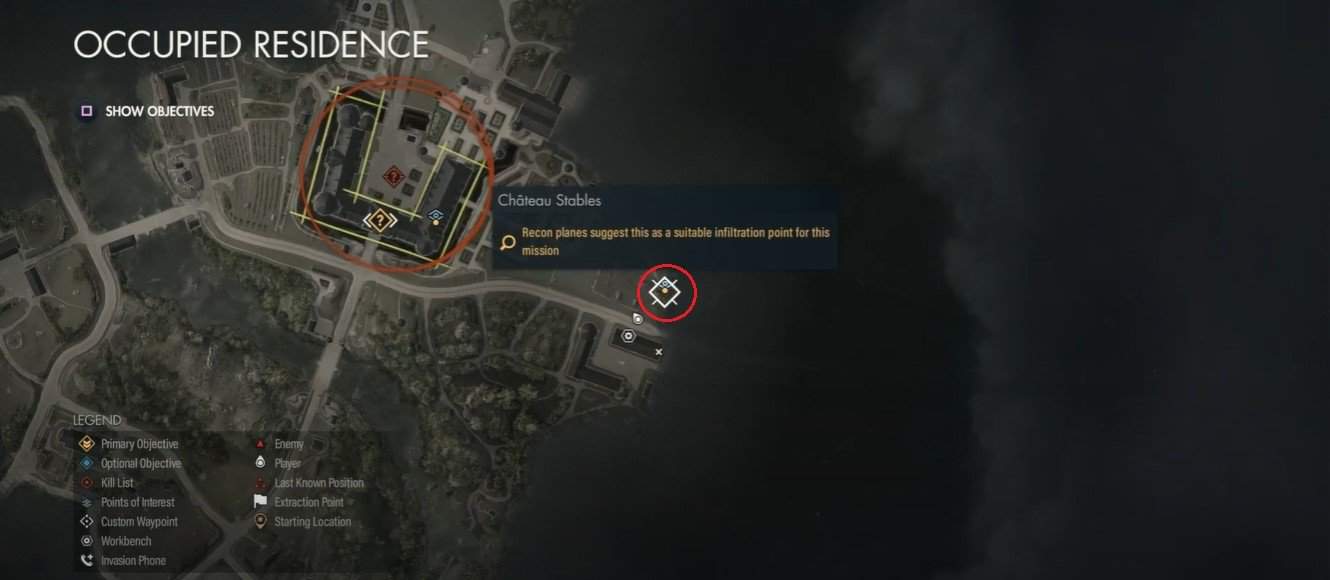Select the white diamond marker circled in red

tap(665, 292)
